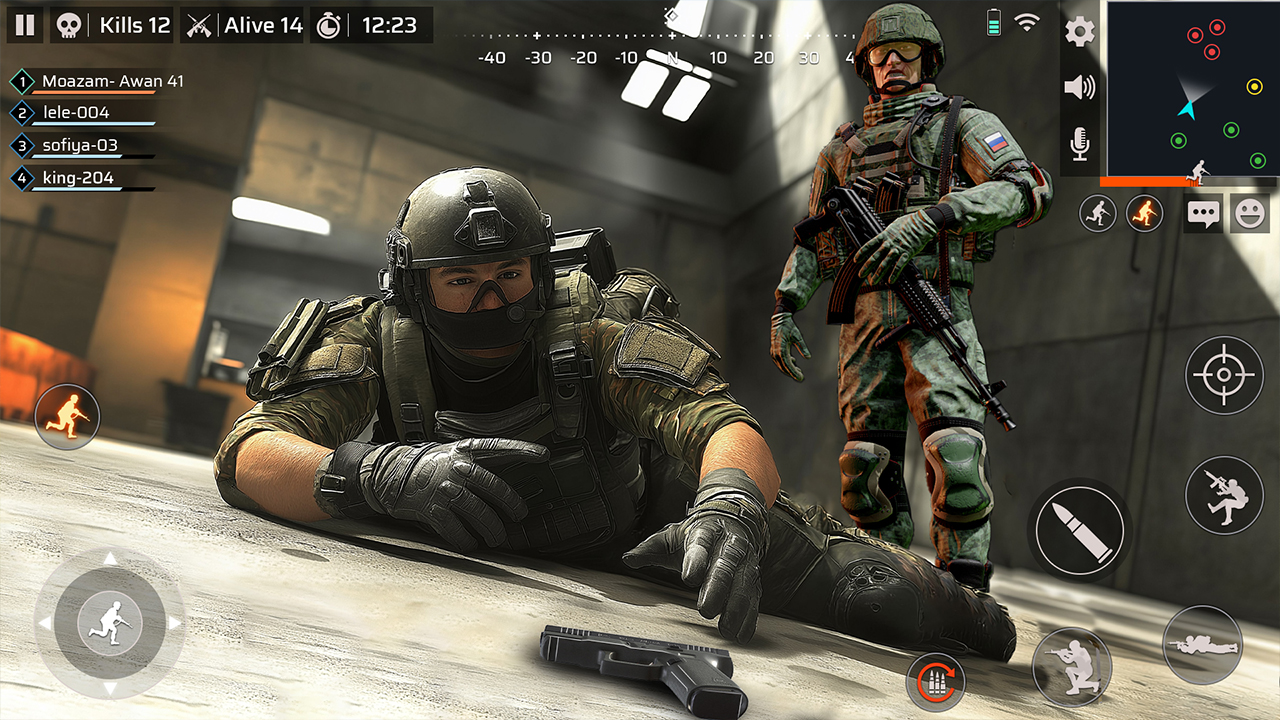Tap the reload ammo button
The height and width of the screenshot is (720, 1280).
point(937,681)
